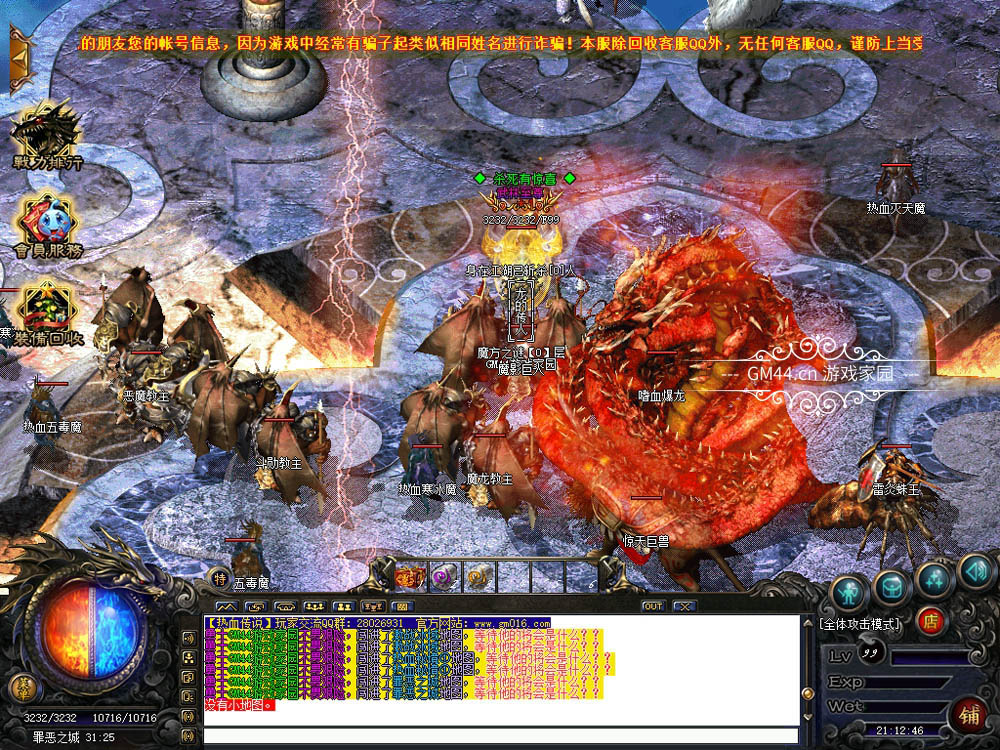
Task: Click the round 特 button
Action: (219, 577)
